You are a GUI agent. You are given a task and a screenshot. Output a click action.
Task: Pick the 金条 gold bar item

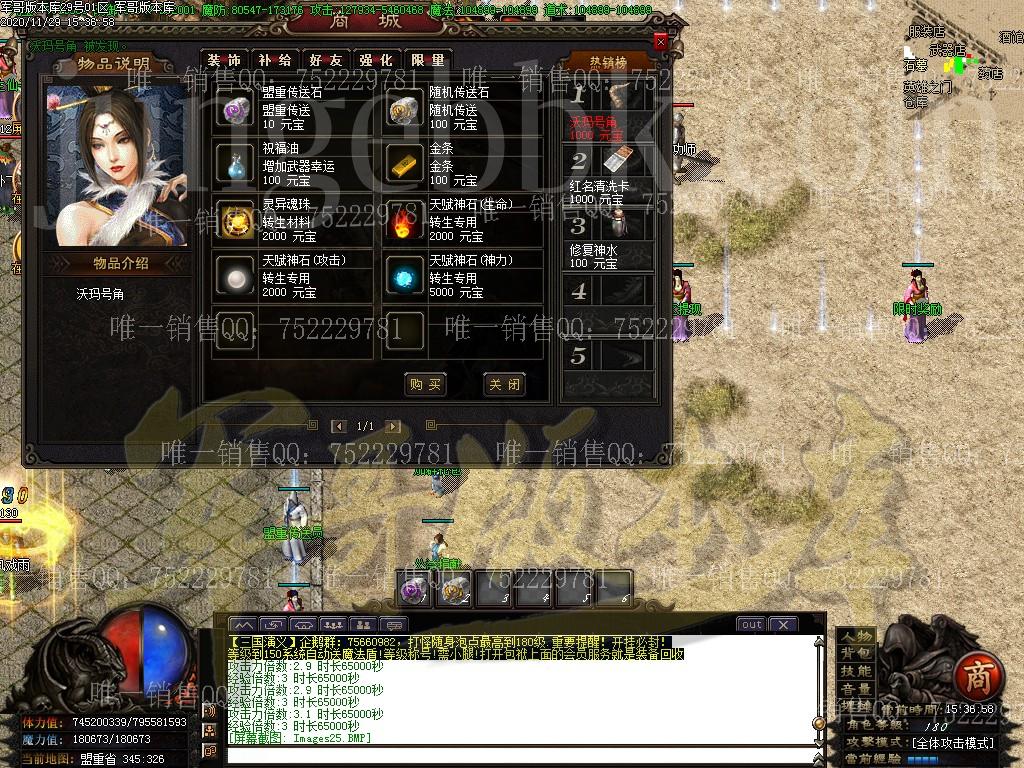[405, 163]
